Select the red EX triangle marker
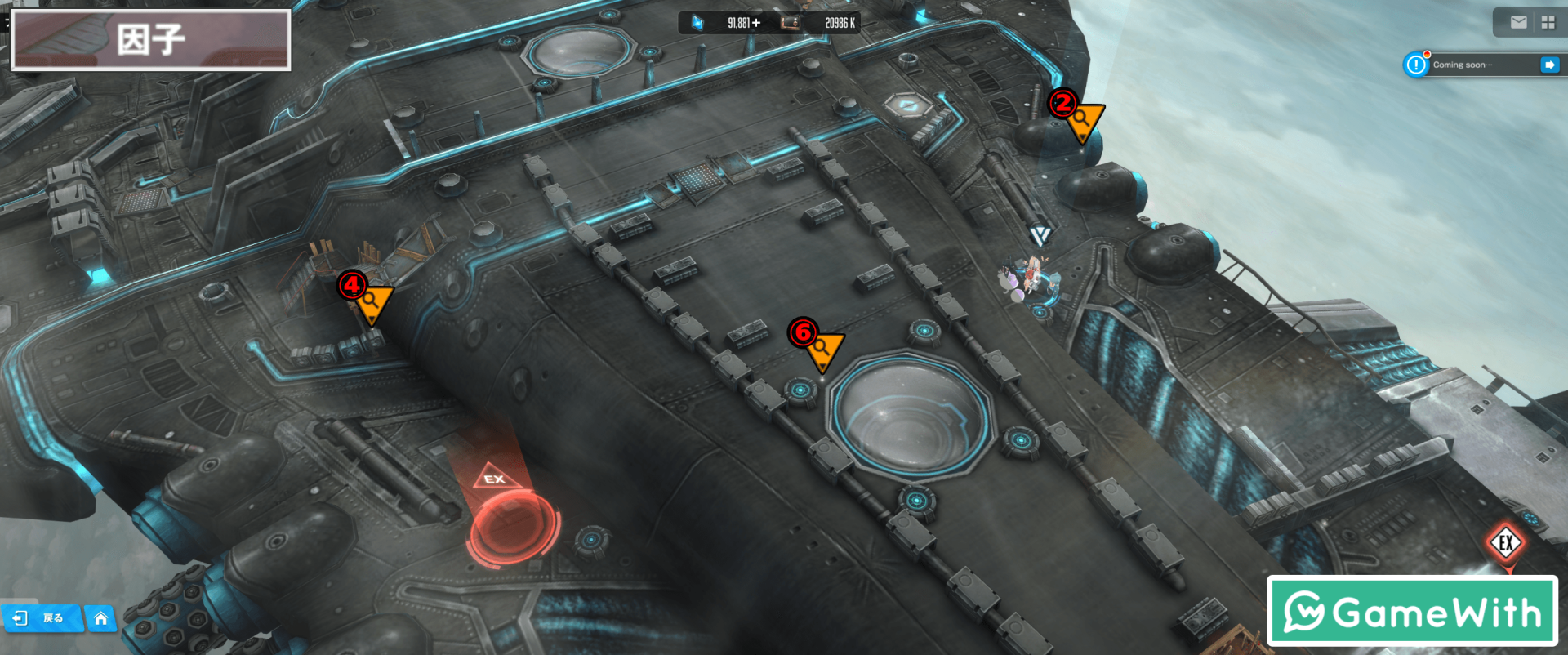The height and width of the screenshot is (655, 1568). click(x=494, y=478)
